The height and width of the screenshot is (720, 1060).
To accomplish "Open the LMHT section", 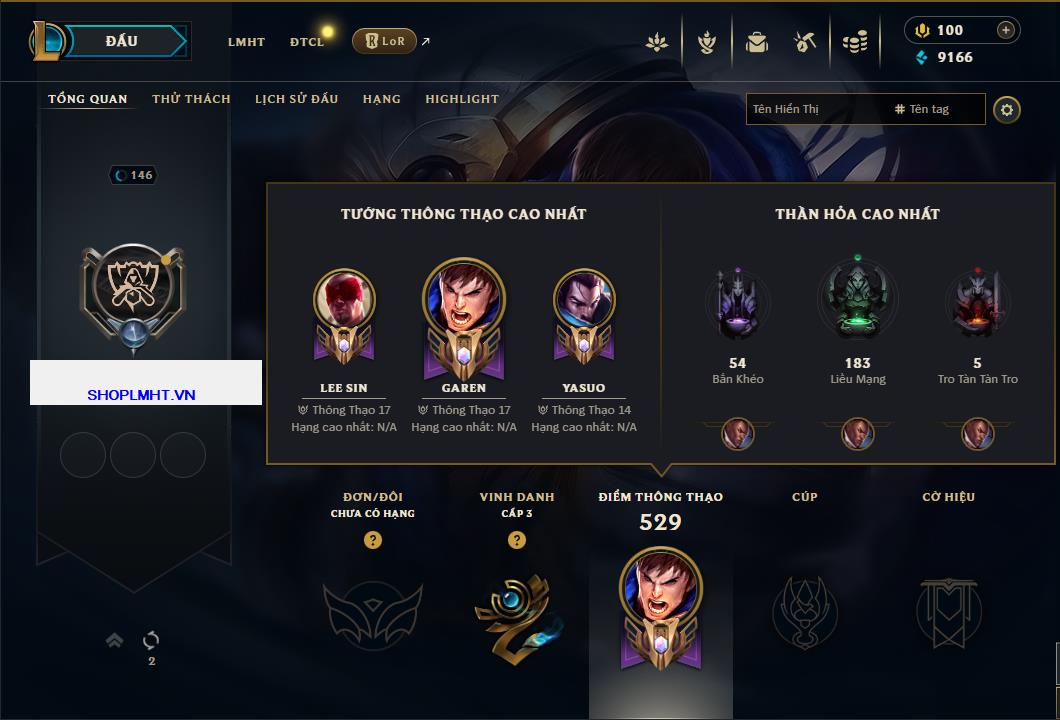I will click(246, 42).
